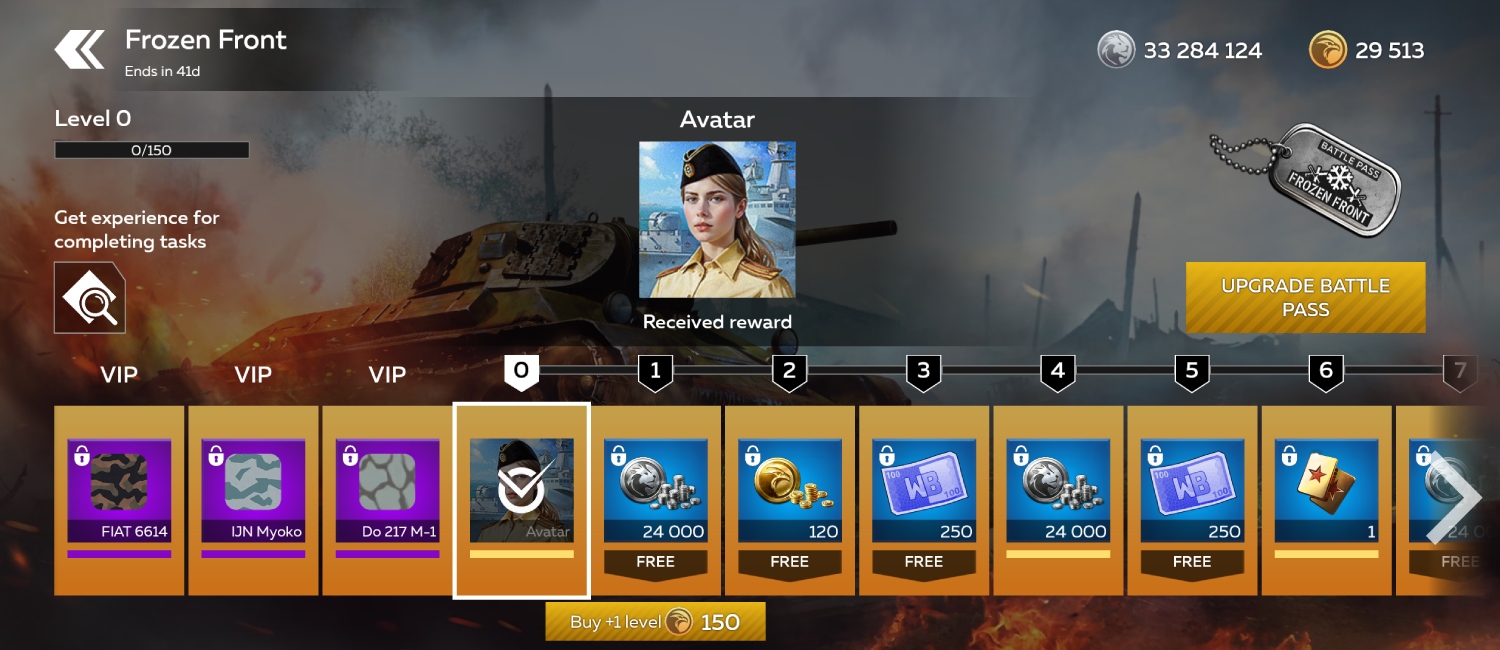Go back using the double-arrow button
The height and width of the screenshot is (650, 1500).
80,50
